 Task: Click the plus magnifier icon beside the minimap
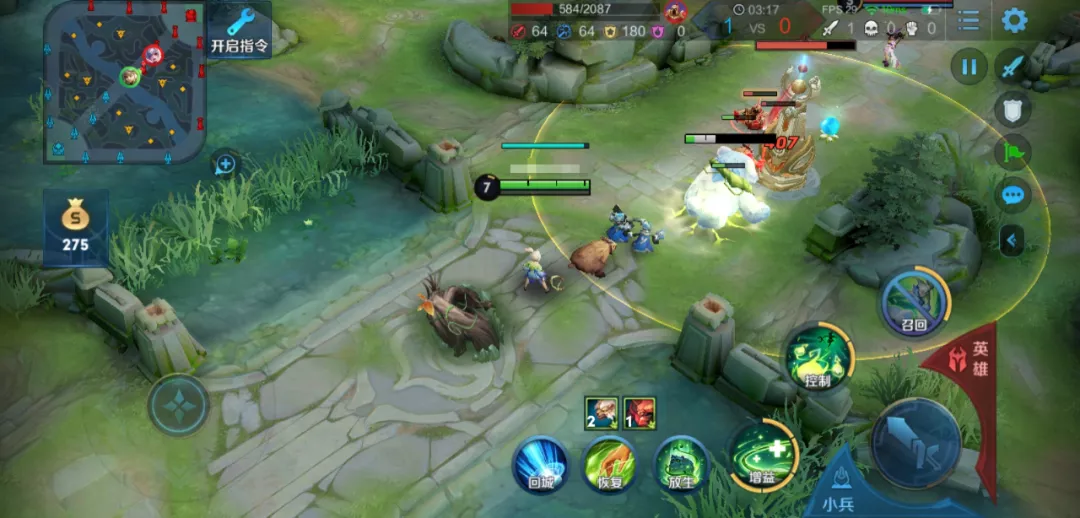click(x=225, y=164)
